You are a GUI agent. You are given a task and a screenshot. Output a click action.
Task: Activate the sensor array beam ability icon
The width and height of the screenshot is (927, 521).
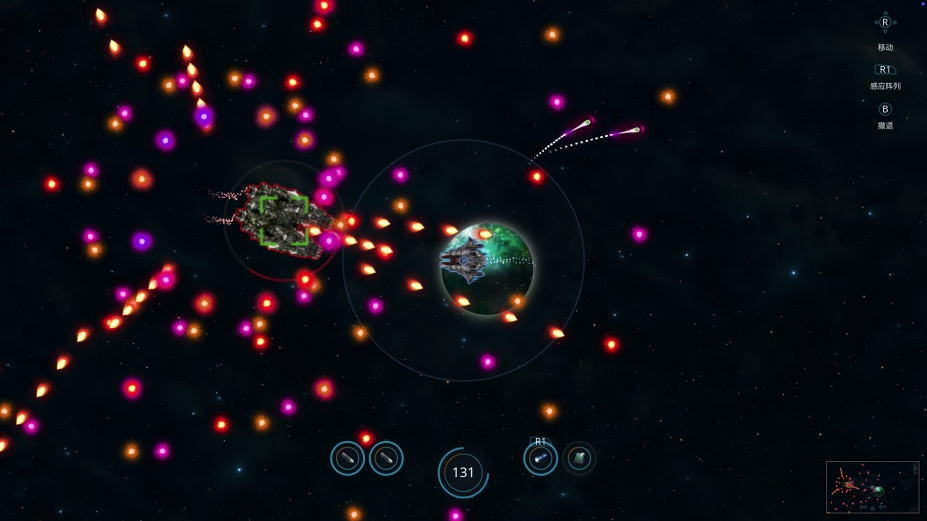(540, 459)
